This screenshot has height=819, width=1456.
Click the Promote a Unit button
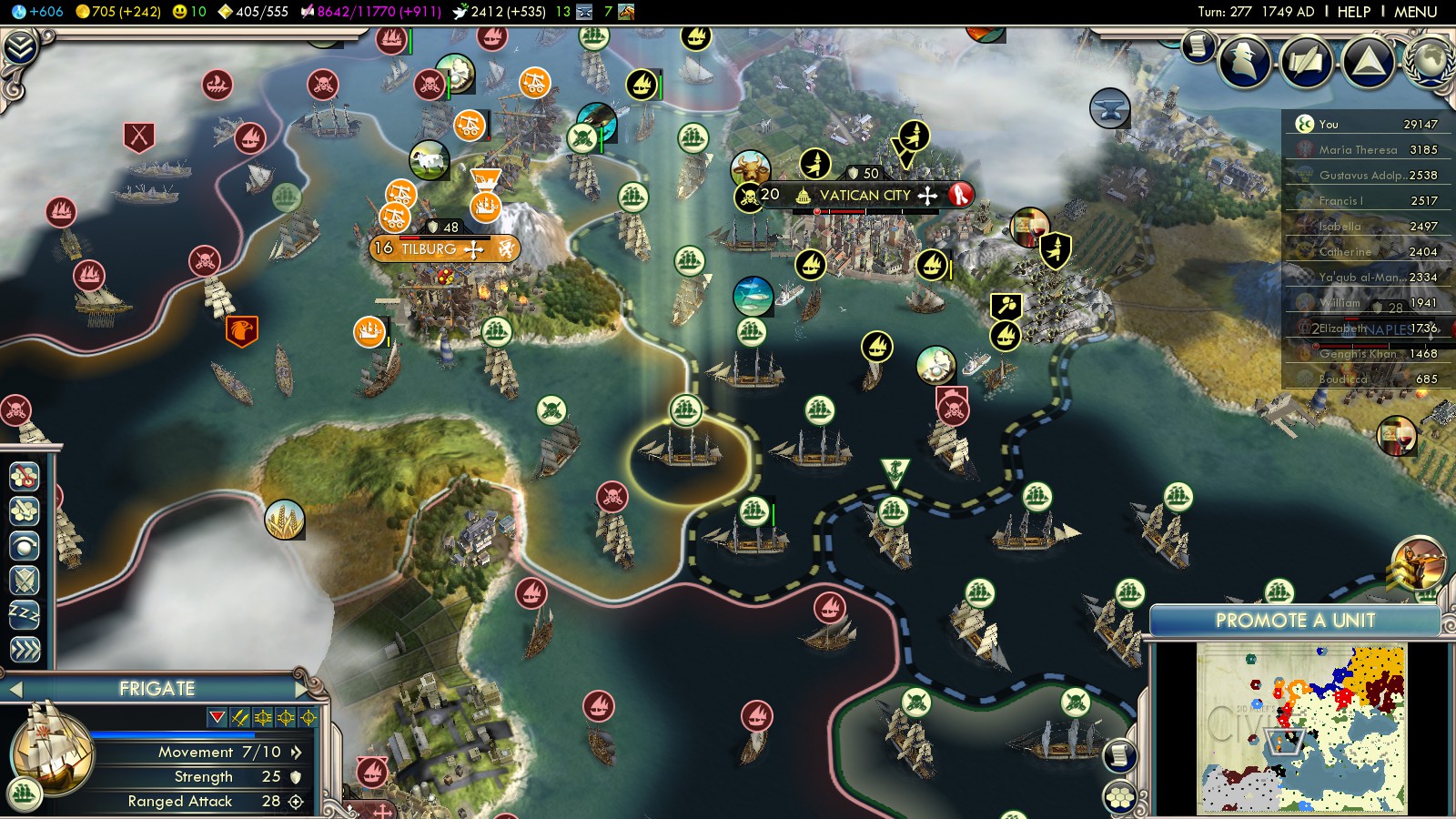pos(1294,621)
